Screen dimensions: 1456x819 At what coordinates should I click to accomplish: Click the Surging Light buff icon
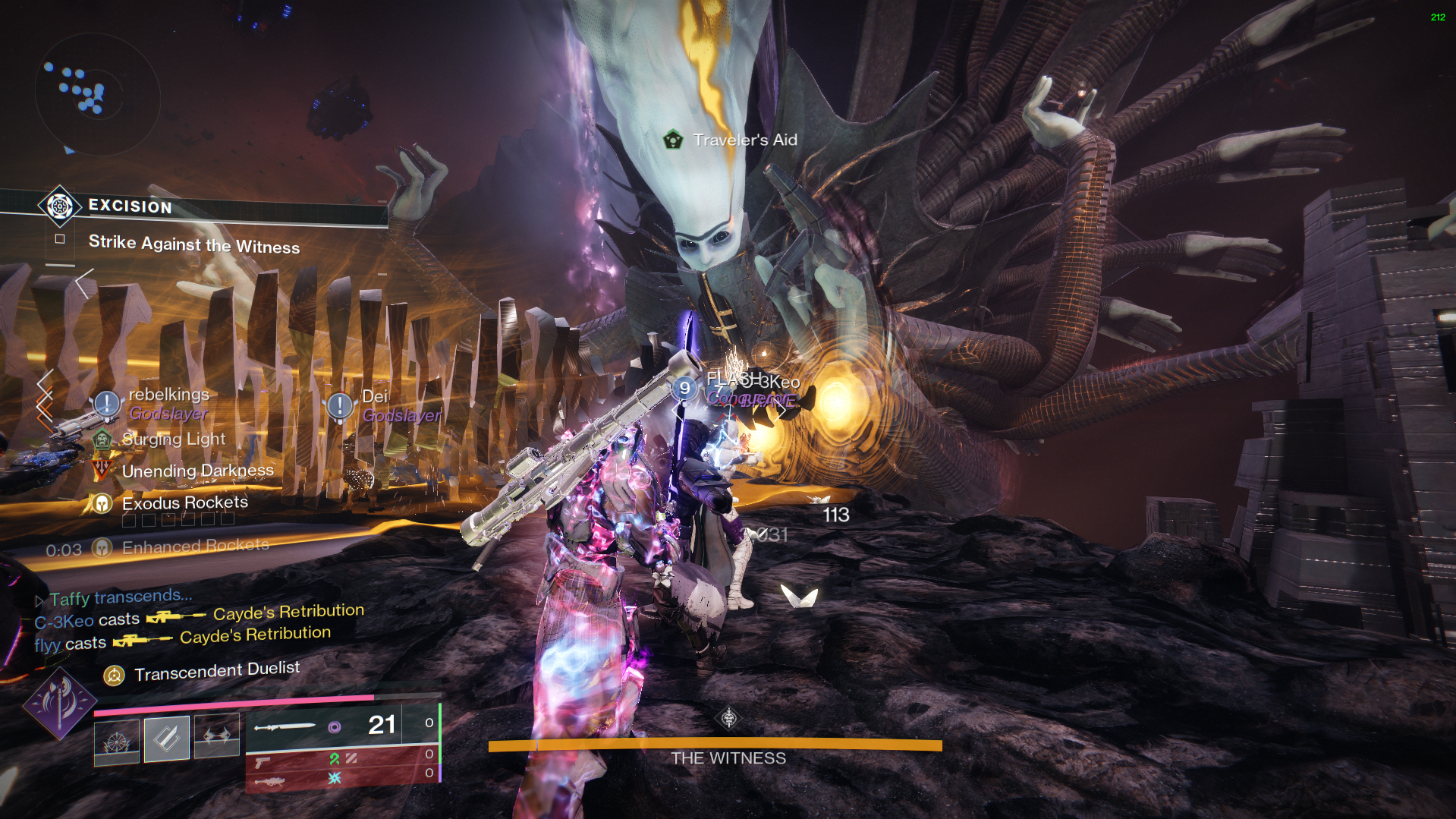(101, 439)
